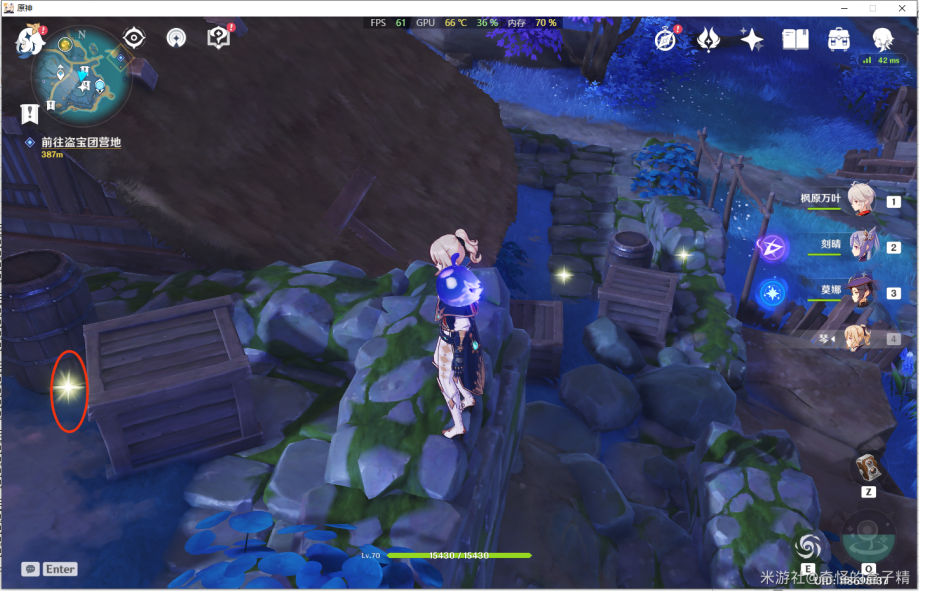
Task: Open the character profile head icon
Action: (x=882, y=39)
